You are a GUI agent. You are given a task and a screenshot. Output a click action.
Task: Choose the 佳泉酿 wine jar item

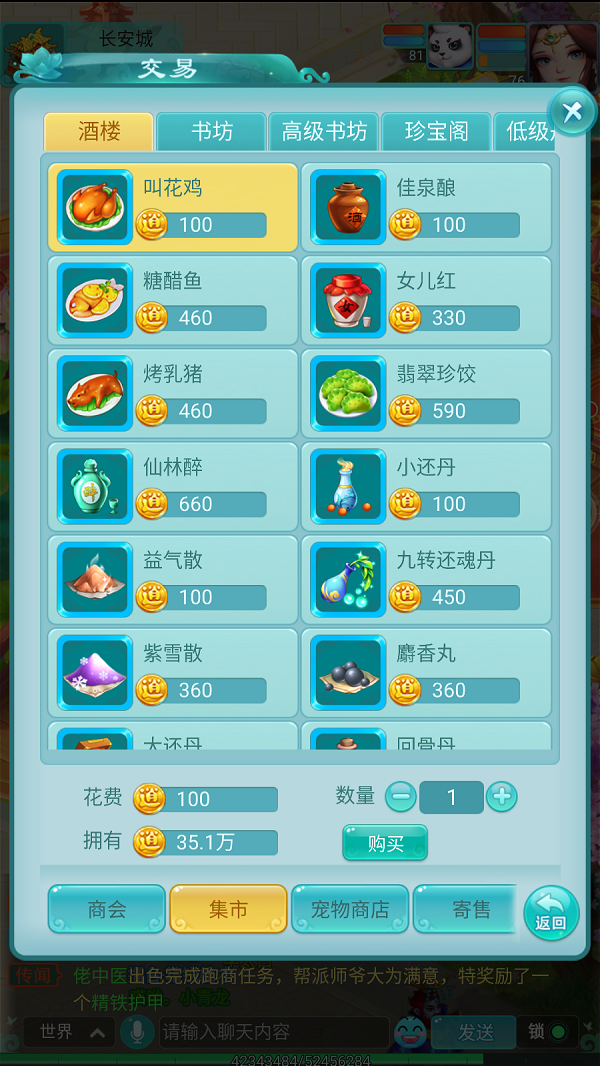tap(426, 207)
